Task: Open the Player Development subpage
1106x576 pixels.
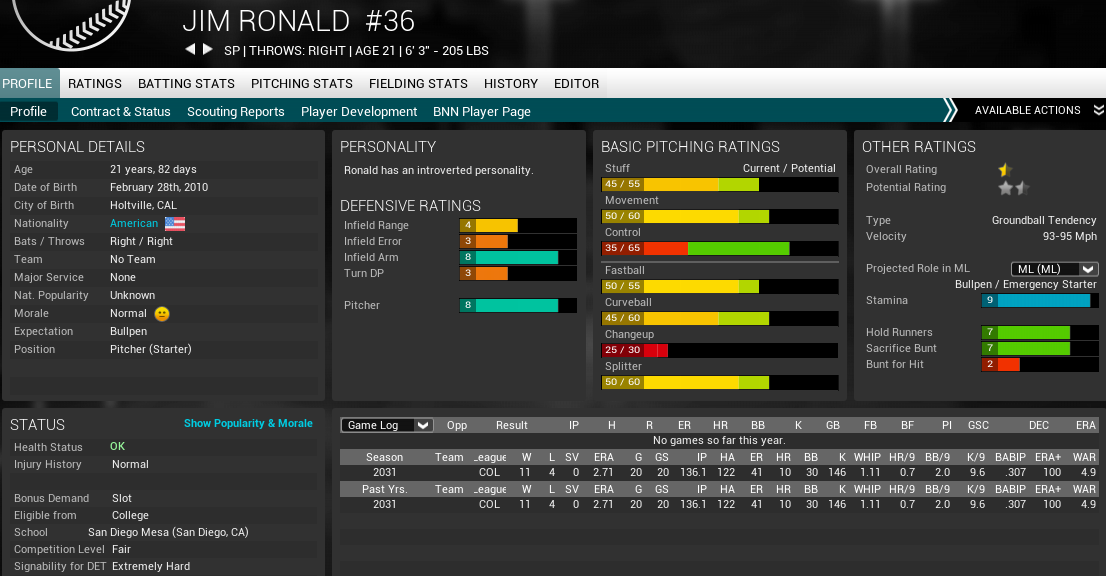Action: [359, 112]
